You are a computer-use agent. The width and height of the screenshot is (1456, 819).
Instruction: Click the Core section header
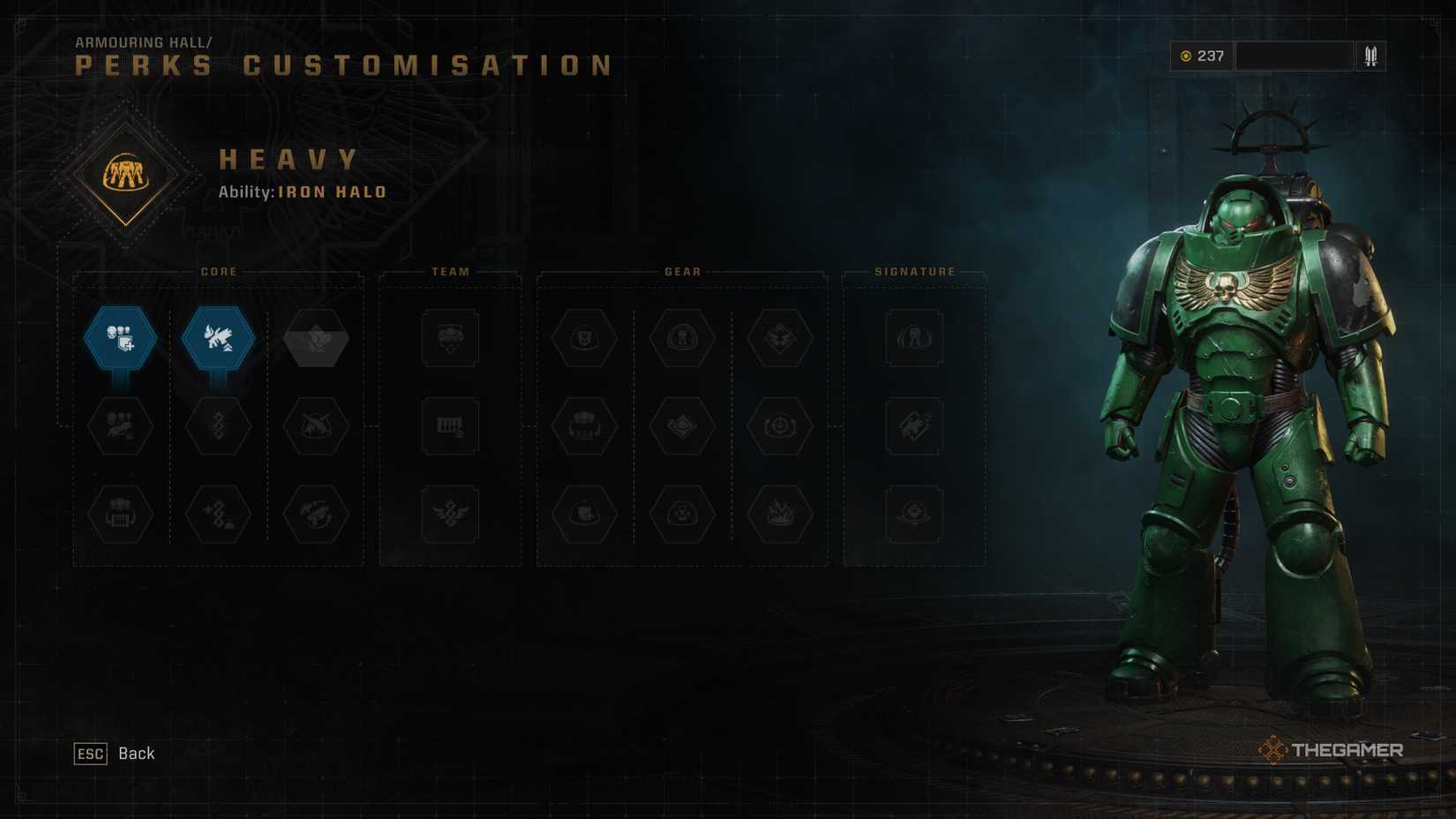coord(218,272)
